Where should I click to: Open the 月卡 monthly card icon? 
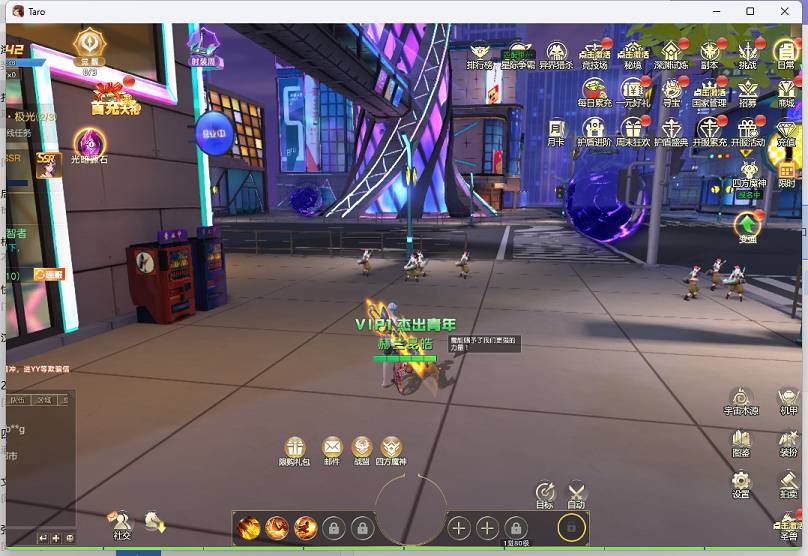coord(556,130)
